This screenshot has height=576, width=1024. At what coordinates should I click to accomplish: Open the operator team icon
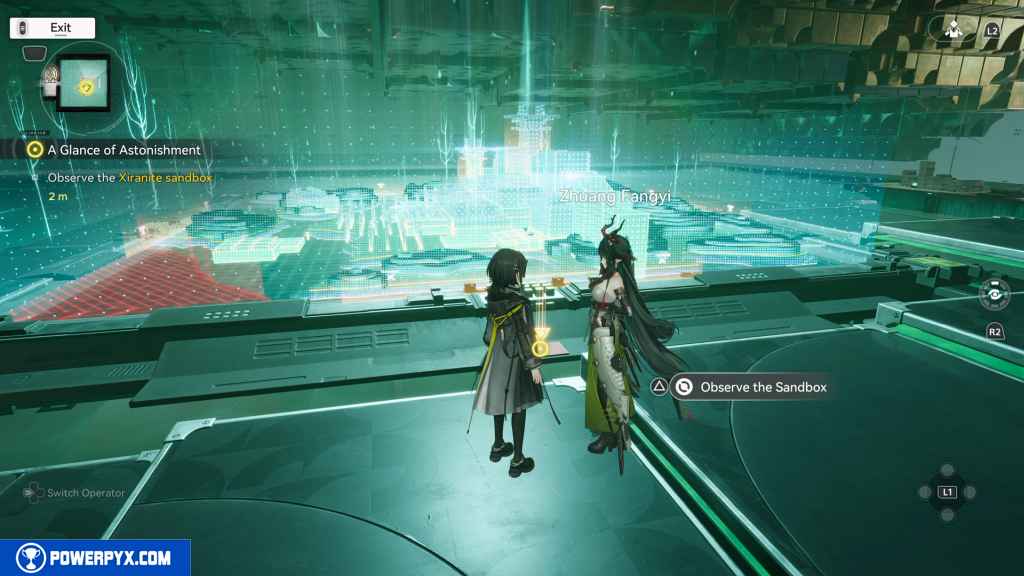[952, 29]
